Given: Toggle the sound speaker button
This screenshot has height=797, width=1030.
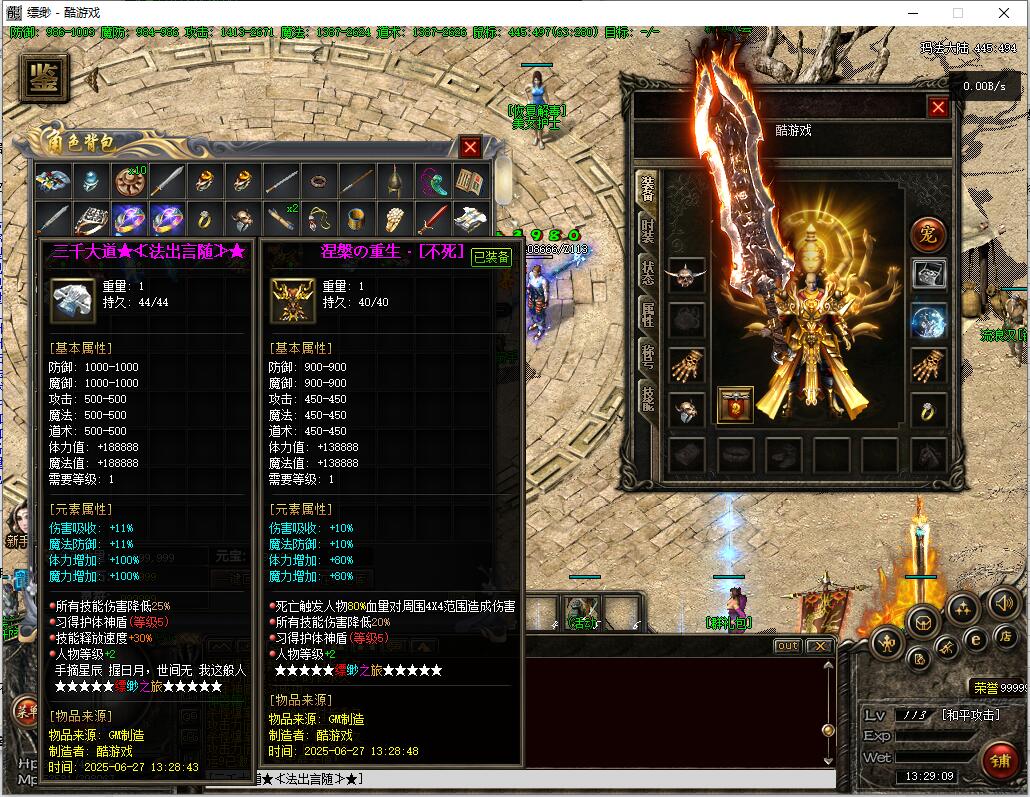Looking at the screenshot, I should pos(1003,602).
